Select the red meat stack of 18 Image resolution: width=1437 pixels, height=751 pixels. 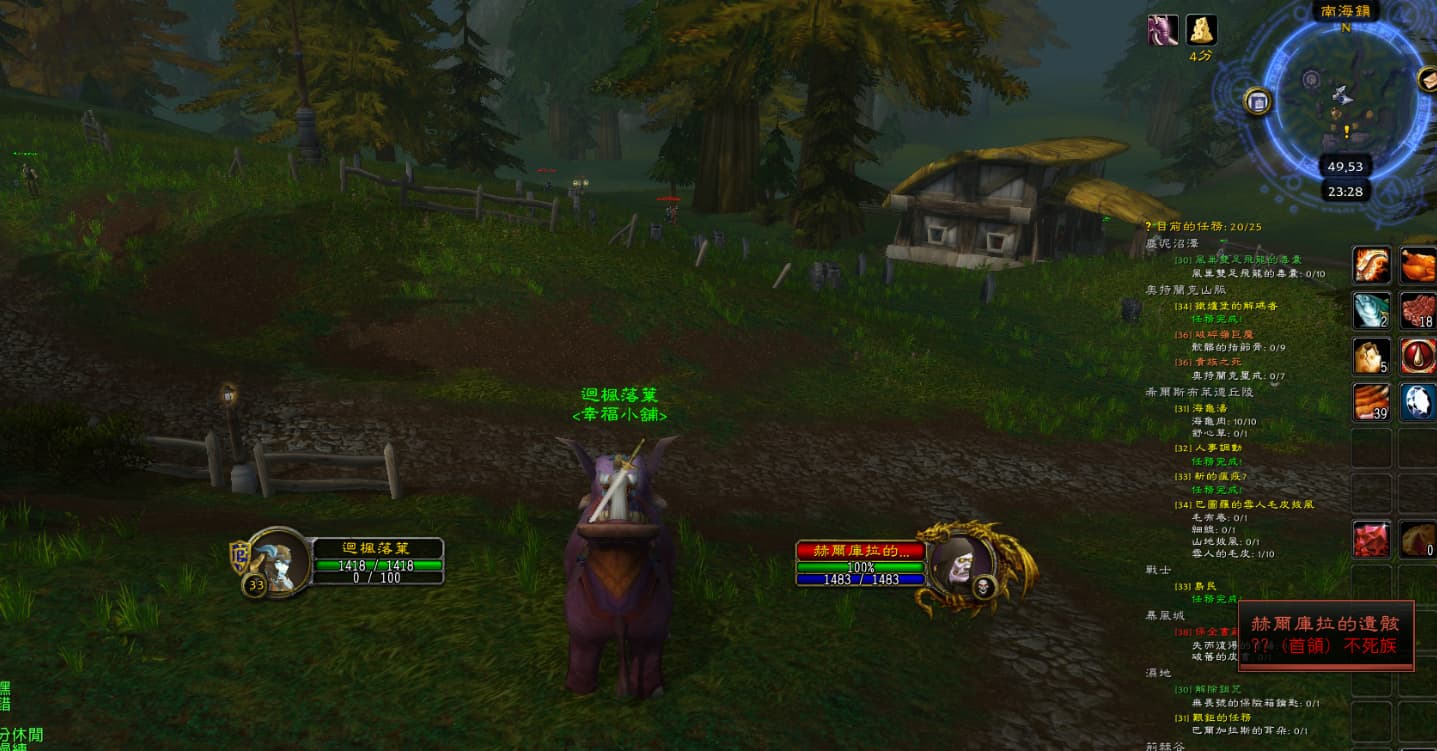coord(1417,310)
